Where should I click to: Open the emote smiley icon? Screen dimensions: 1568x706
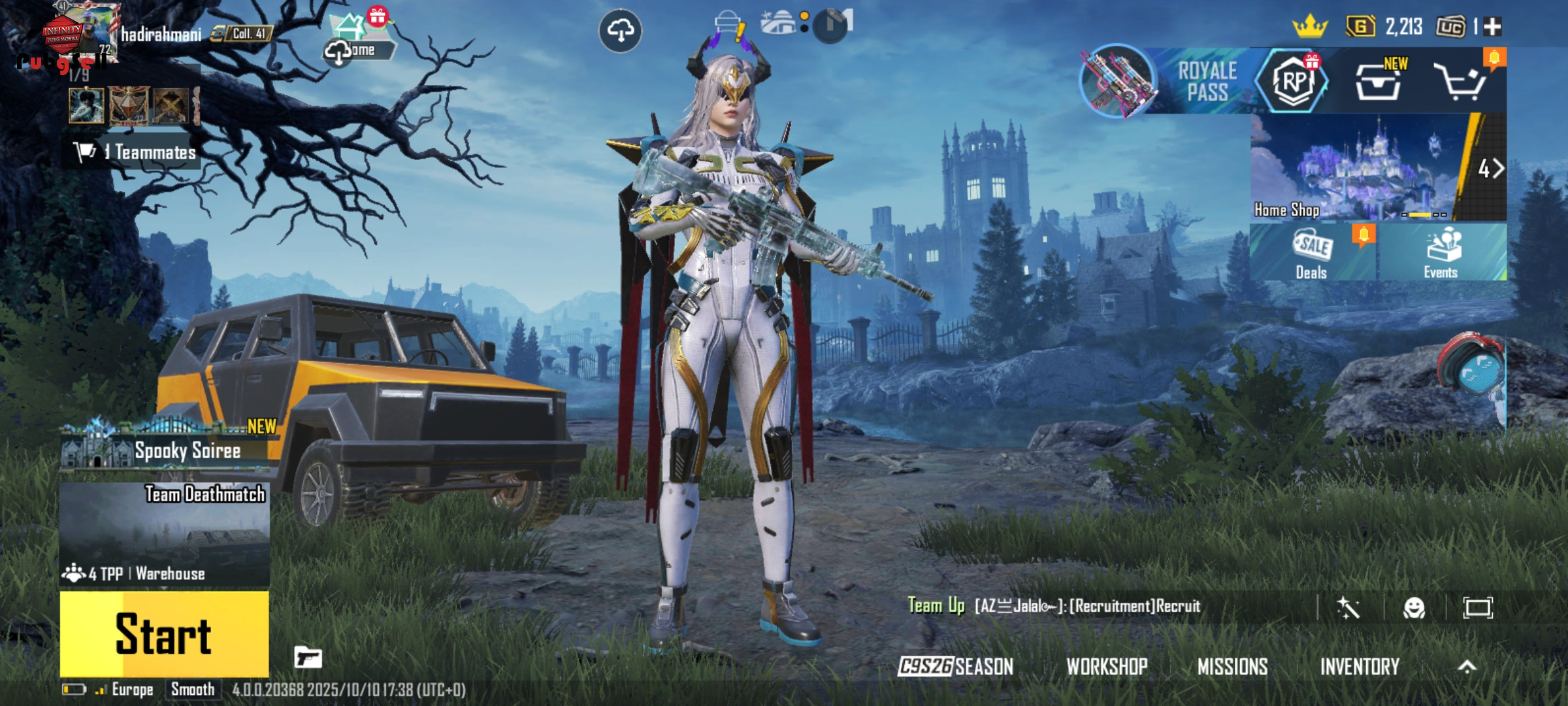1414,608
